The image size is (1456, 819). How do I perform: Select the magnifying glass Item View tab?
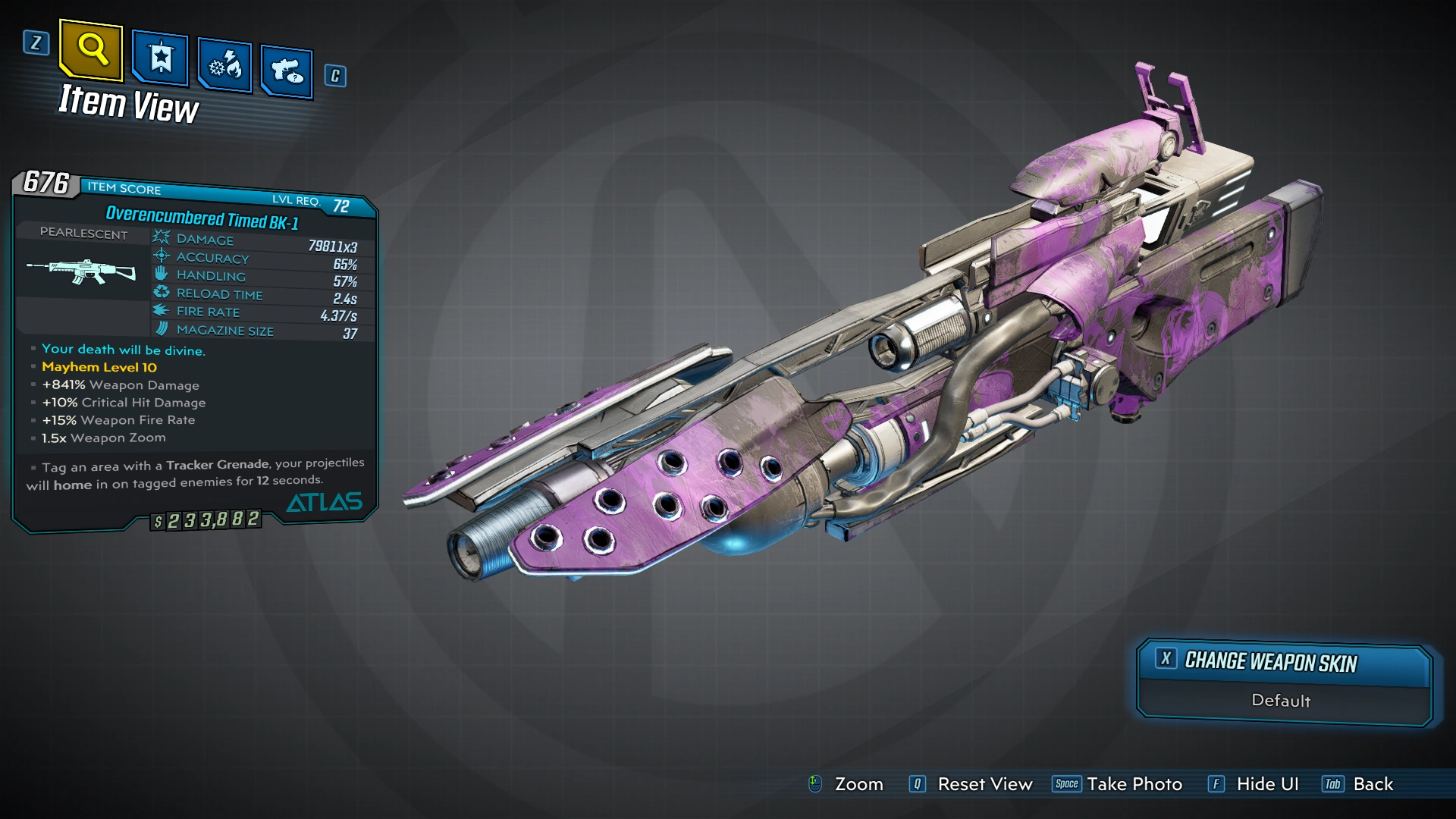point(91,50)
